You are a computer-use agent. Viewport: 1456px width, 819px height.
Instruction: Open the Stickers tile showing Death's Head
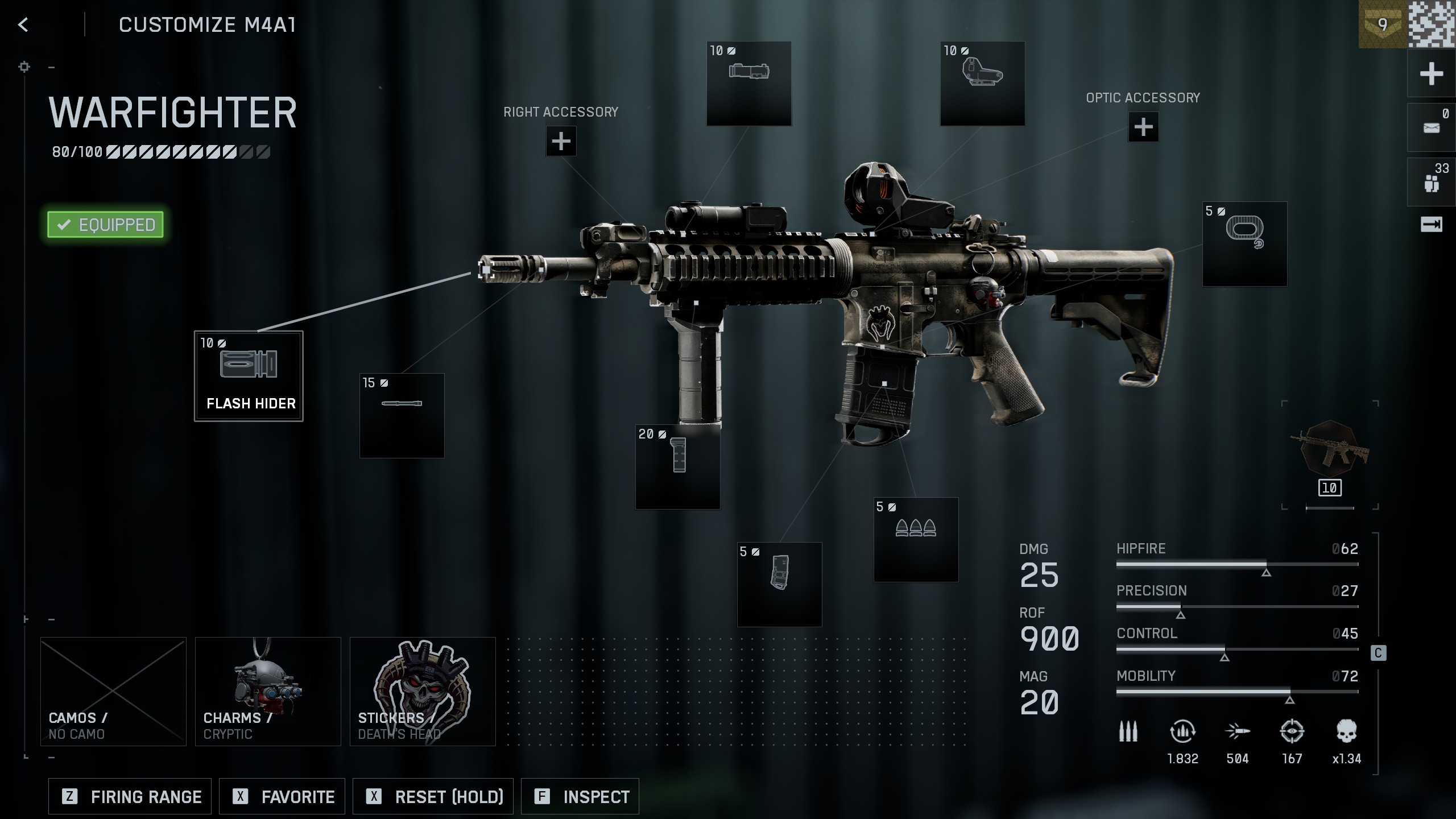pos(423,691)
